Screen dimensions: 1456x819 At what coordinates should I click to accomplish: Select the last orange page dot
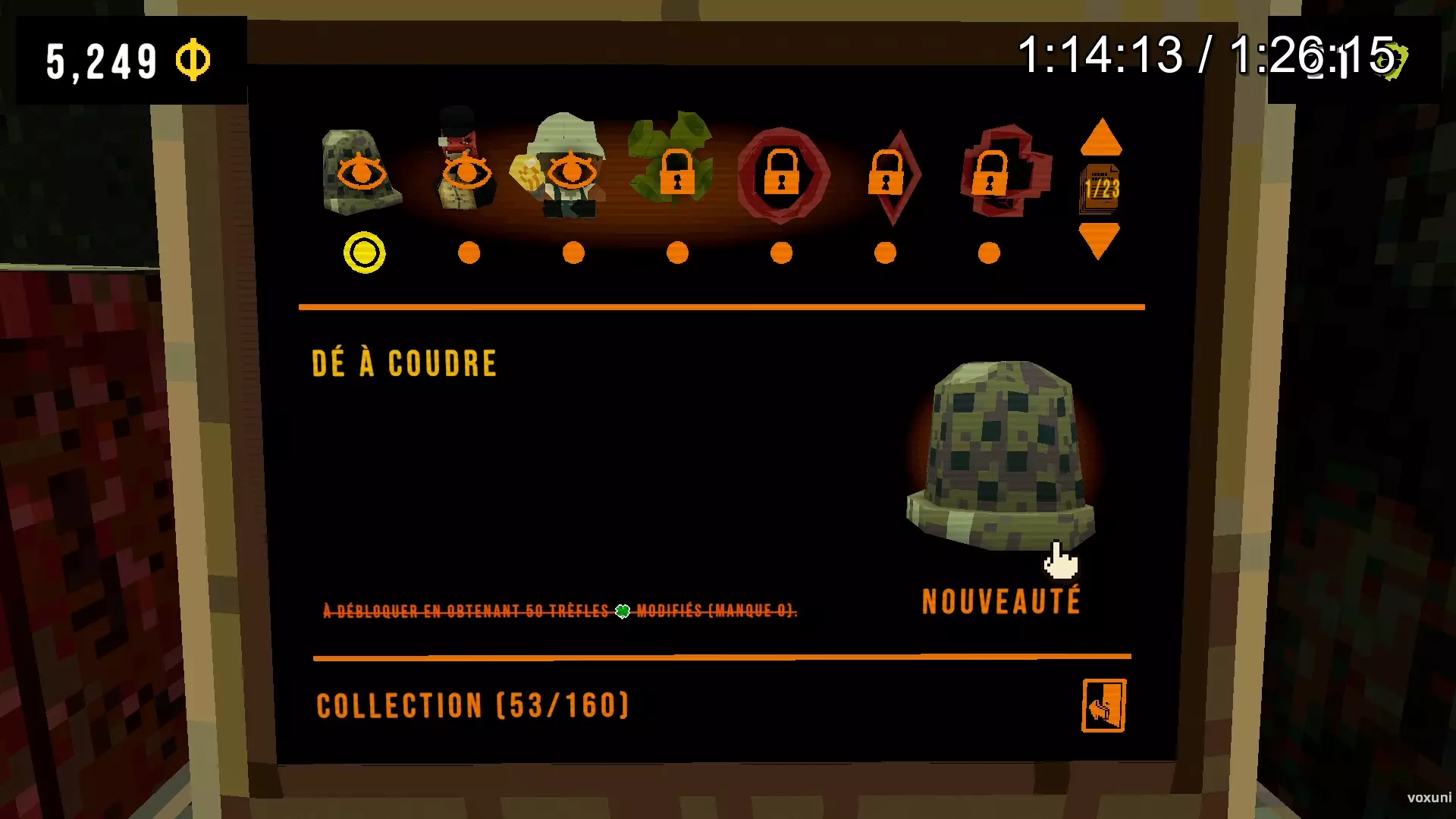pos(989,252)
